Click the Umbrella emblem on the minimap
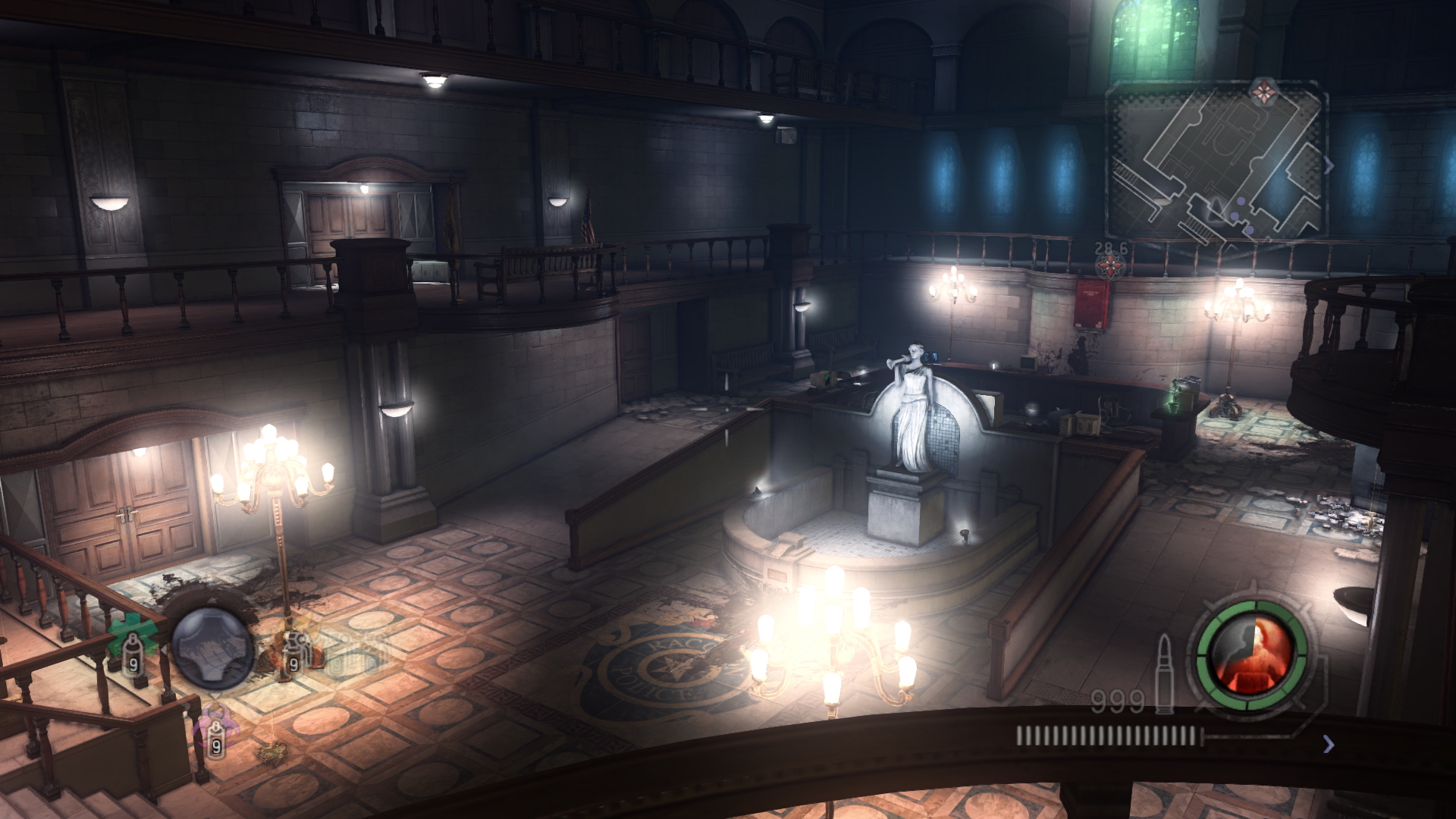This screenshot has width=1456, height=819. (x=1264, y=91)
